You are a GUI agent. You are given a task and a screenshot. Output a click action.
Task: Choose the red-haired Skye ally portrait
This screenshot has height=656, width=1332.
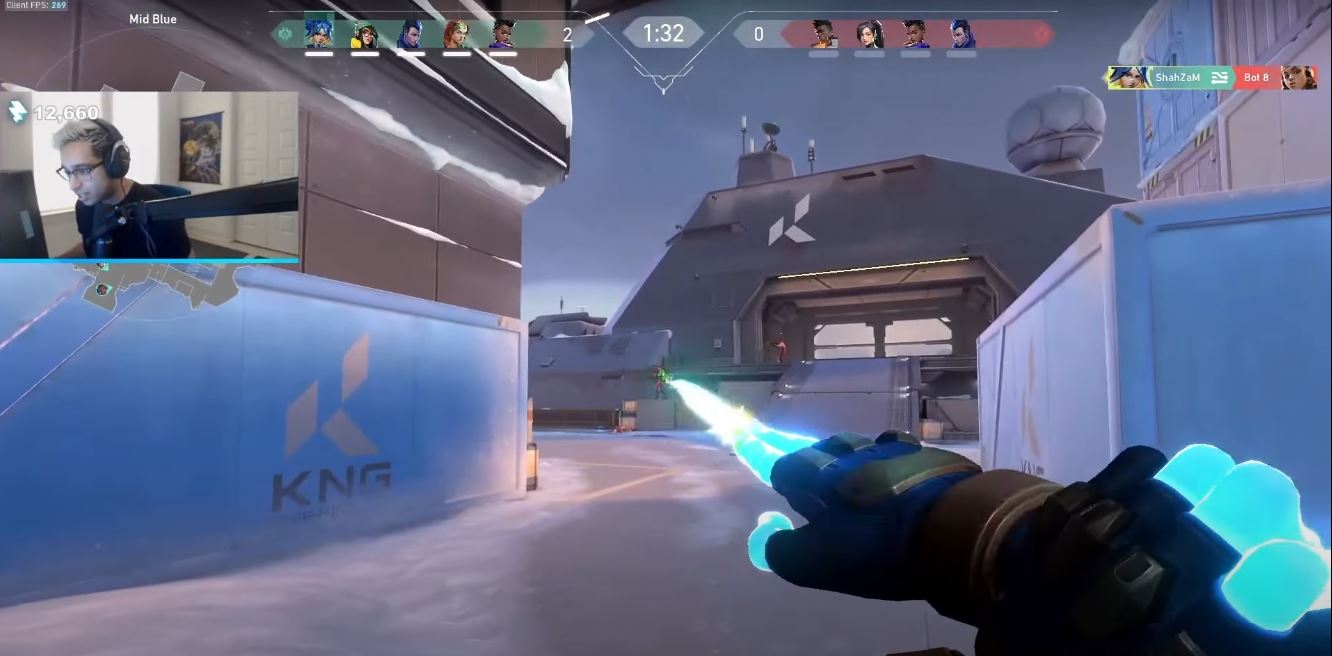point(456,34)
